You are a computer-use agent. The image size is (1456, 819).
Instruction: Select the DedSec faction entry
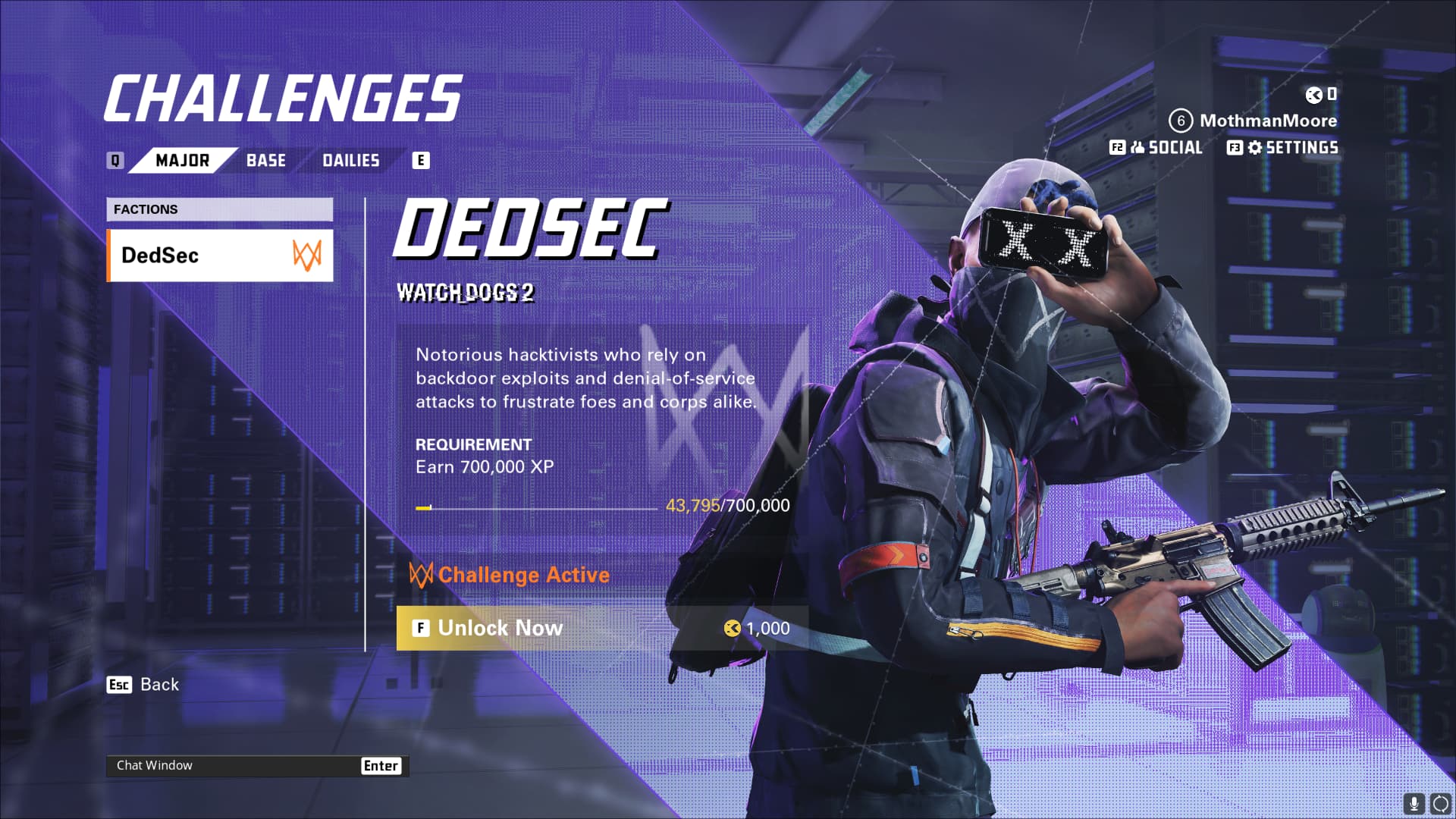click(220, 256)
